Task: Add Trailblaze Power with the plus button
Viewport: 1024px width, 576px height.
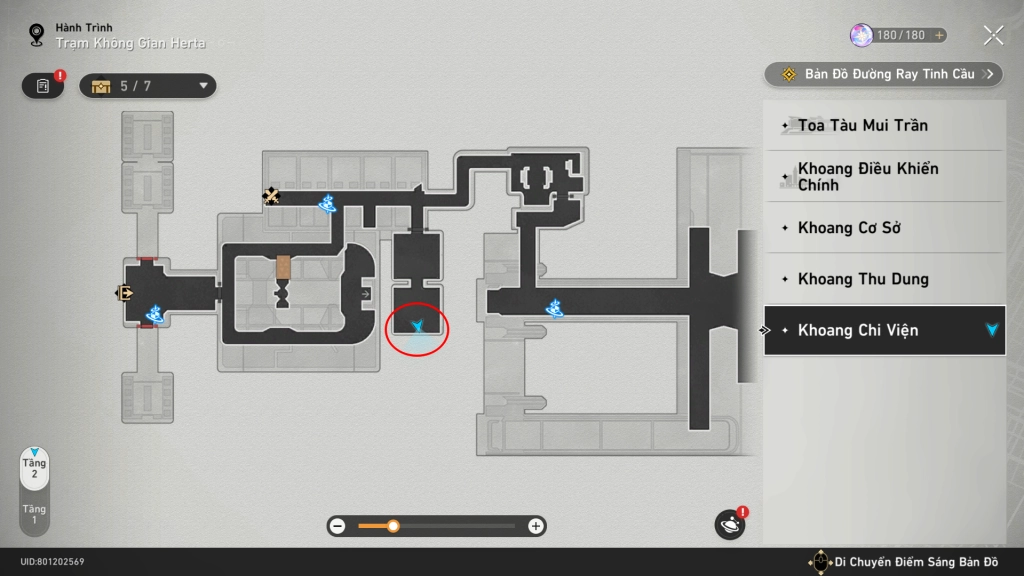Action: (x=939, y=35)
